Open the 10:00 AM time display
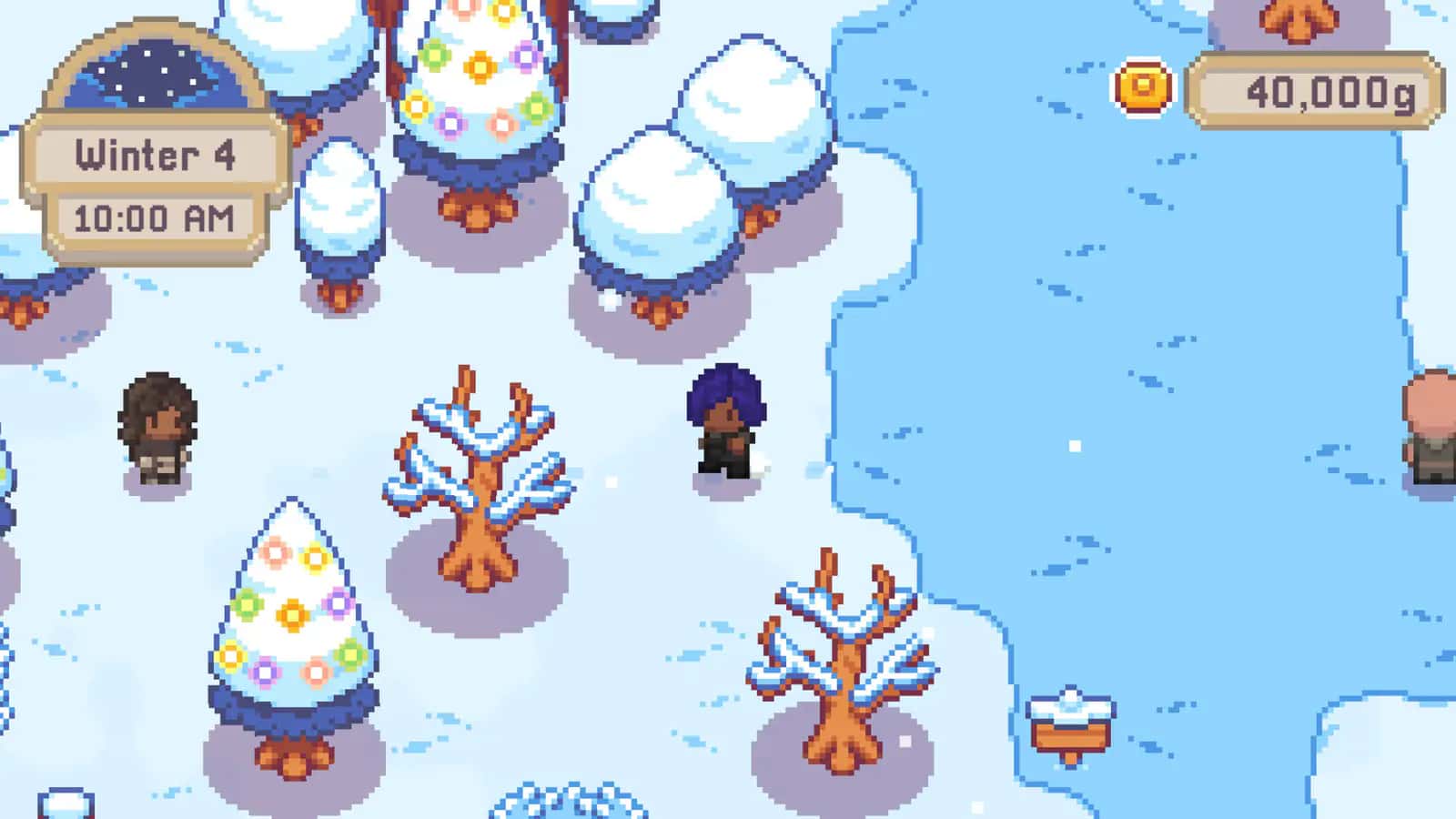 coord(155,217)
